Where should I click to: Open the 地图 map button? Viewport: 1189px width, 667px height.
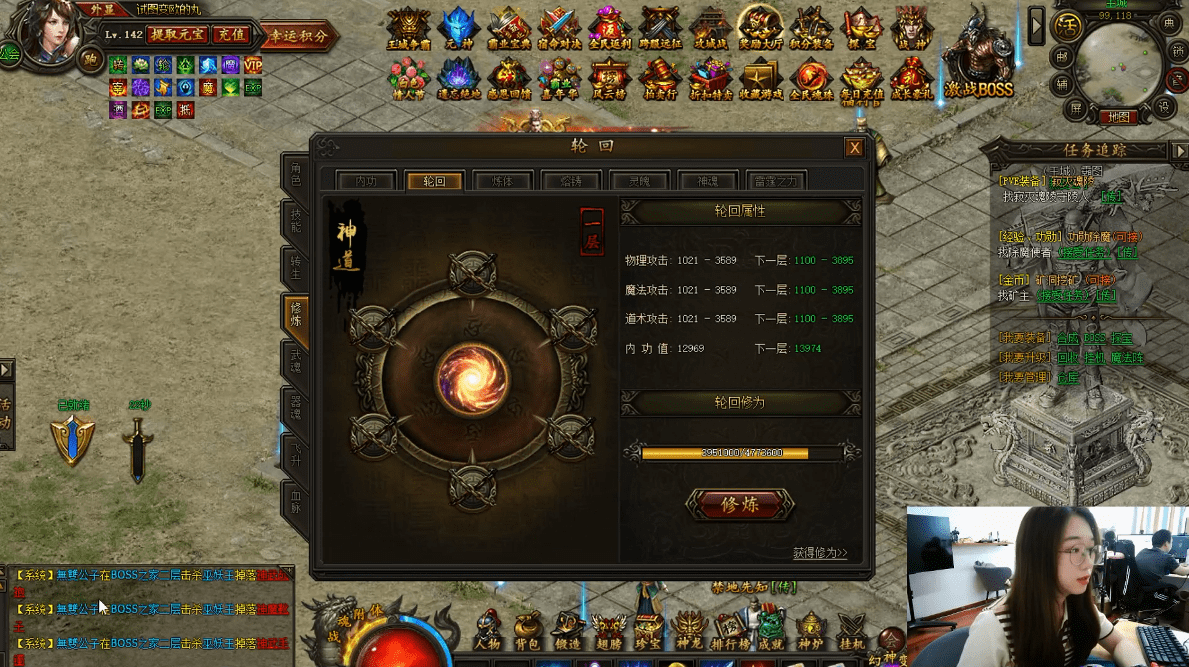(x=1118, y=117)
